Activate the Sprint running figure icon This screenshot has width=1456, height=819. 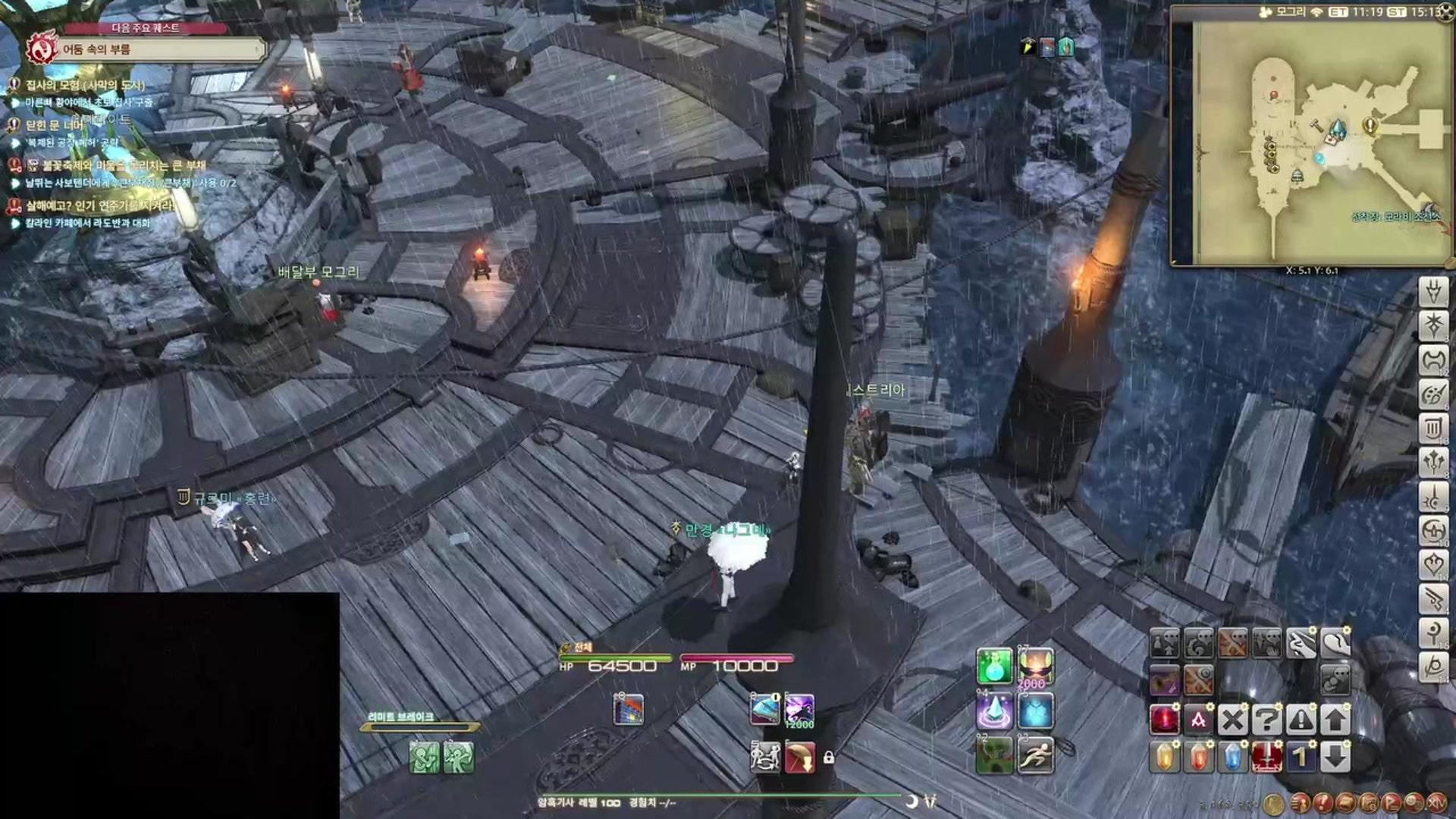(1036, 756)
